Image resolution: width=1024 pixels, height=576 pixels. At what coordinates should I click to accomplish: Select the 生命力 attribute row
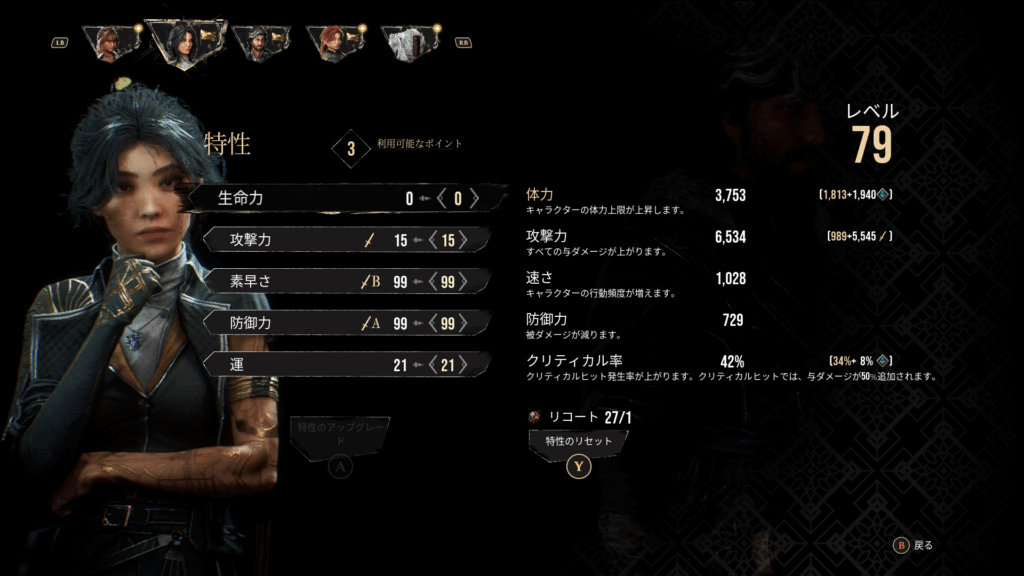(x=340, y=198)
